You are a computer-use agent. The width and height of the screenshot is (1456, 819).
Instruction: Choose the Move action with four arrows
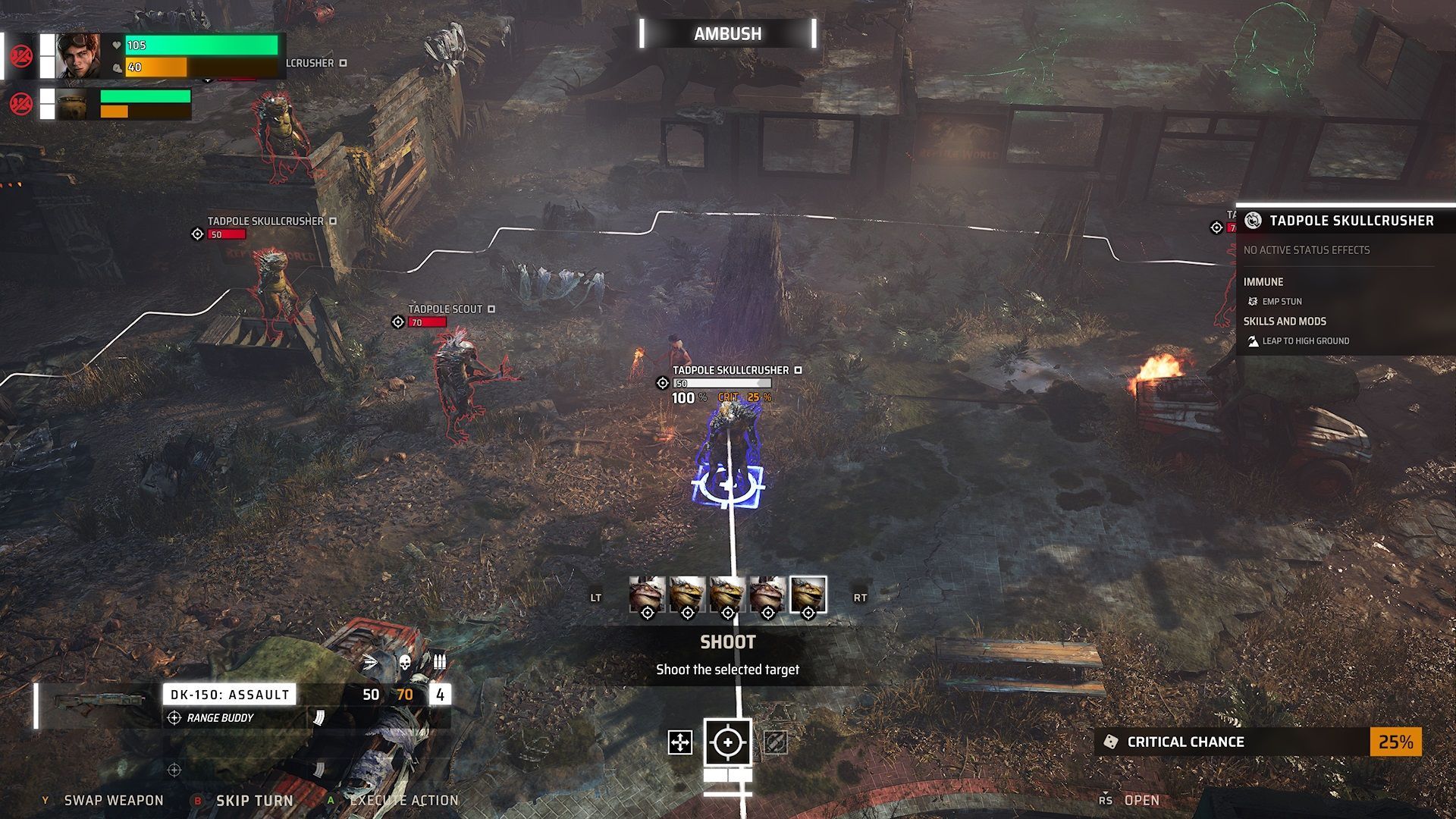pos(680,742)
